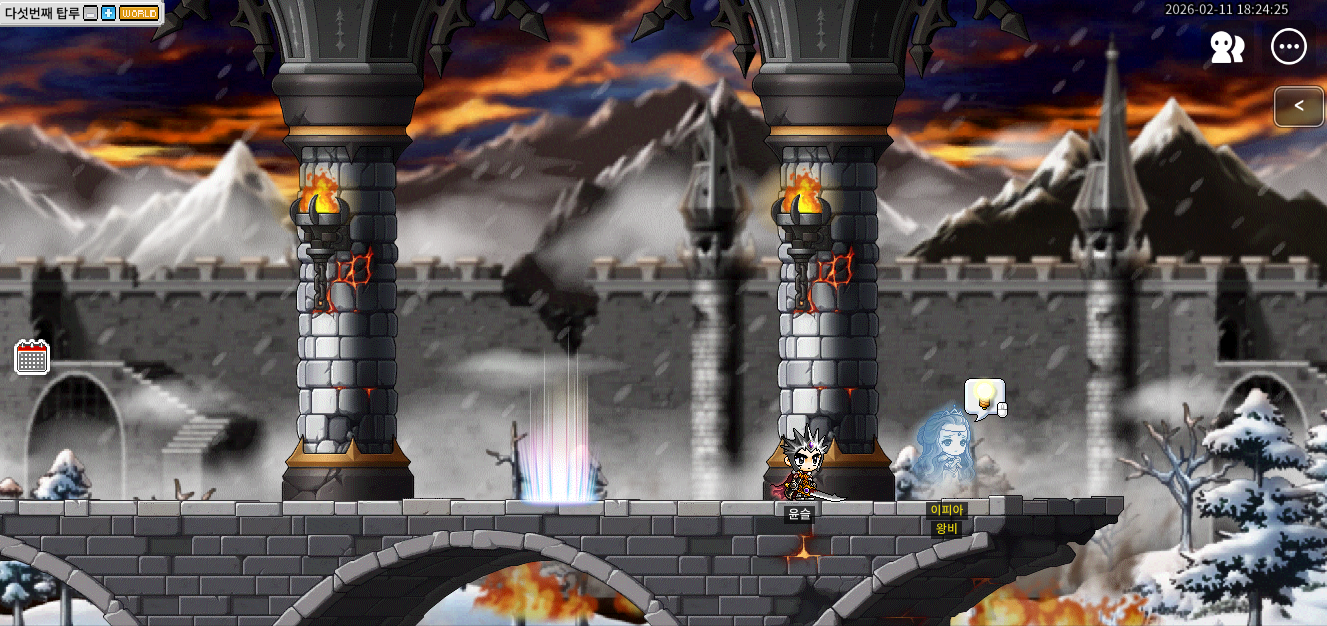Open the WORLD map
The height and width of the screenshot is (626, 1327).
pyautogui.click(x=138, y=13)
